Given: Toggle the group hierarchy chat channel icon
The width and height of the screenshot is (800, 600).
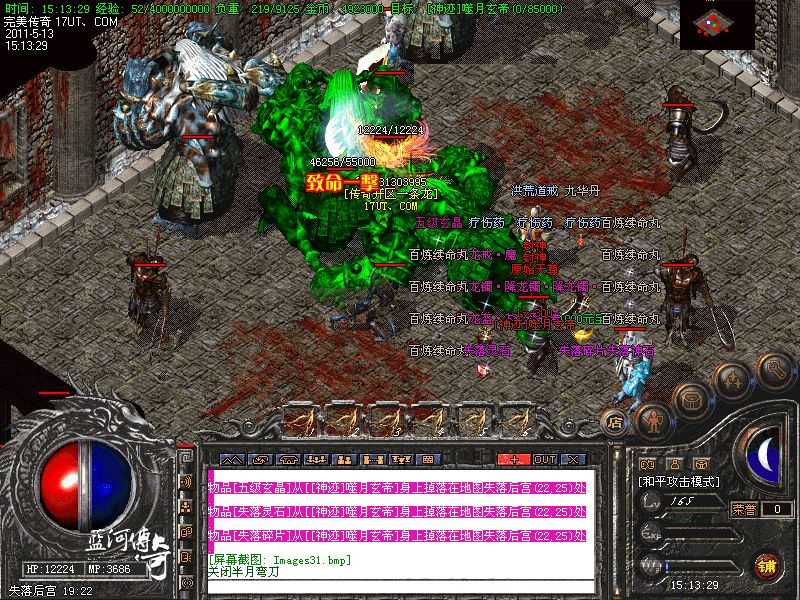Looking at the screenshot, I should [186, 505].
